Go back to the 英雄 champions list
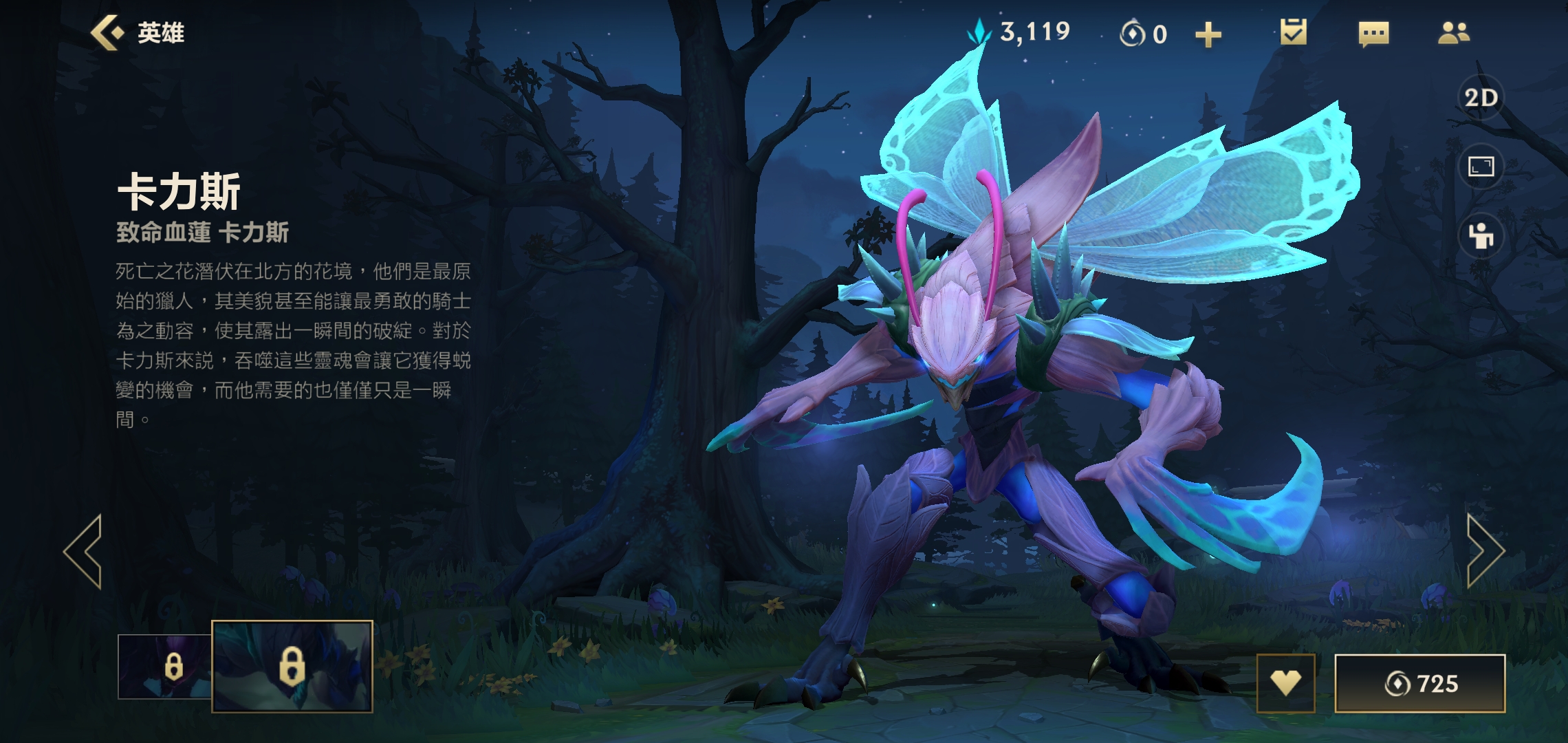This screenshot has height=743, width=1568. tap(138, 33)
